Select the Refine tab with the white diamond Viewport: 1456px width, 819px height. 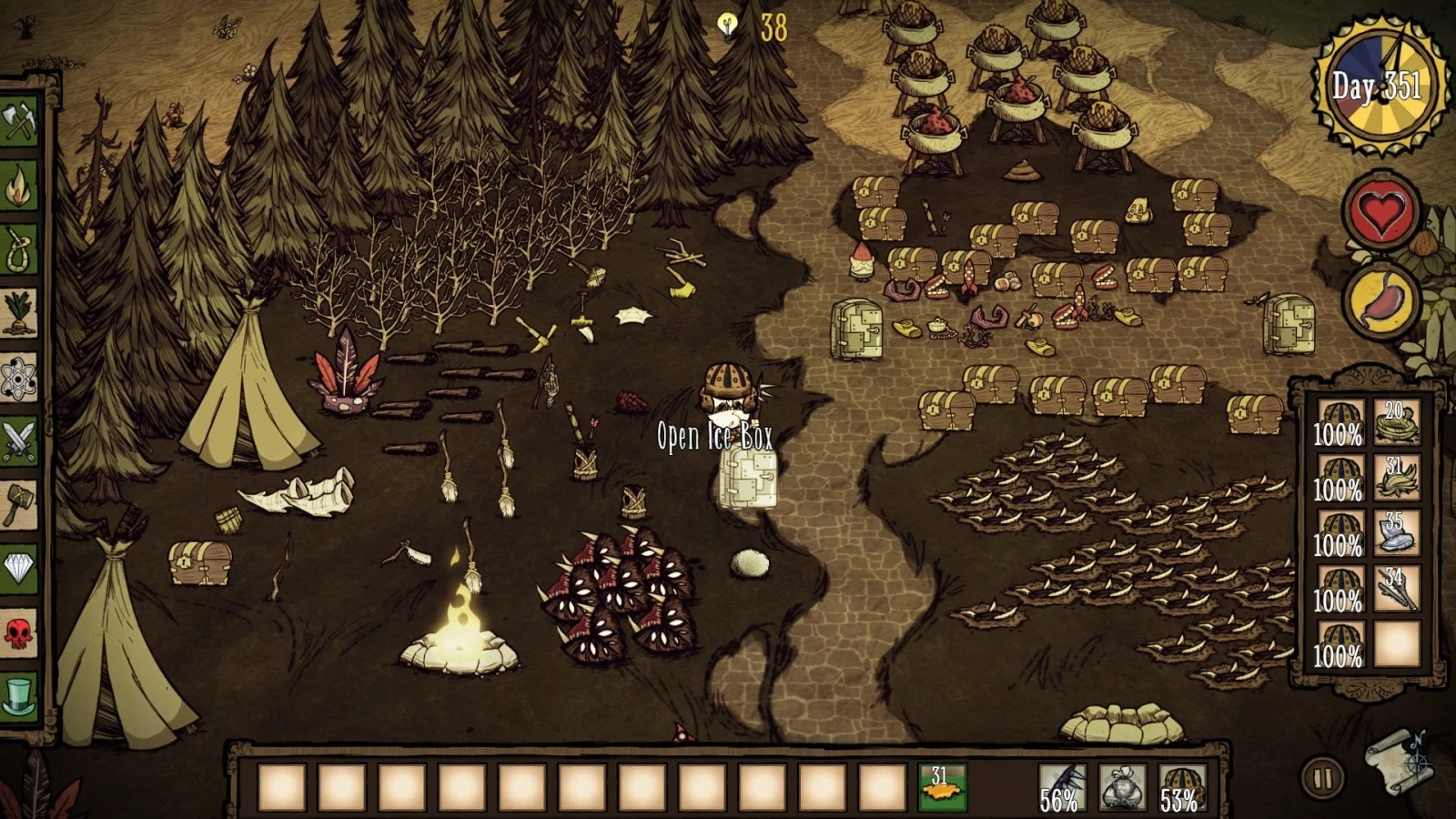(18, 569)
